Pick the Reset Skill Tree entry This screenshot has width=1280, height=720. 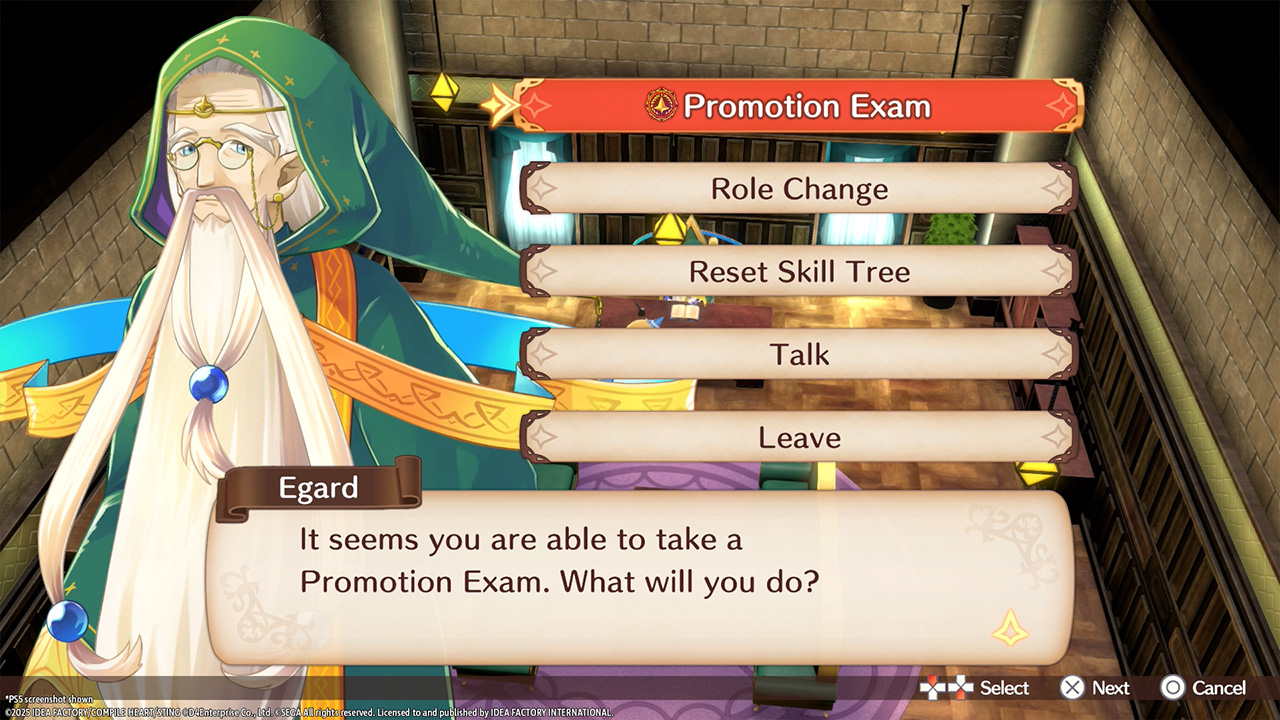[798, 271]
